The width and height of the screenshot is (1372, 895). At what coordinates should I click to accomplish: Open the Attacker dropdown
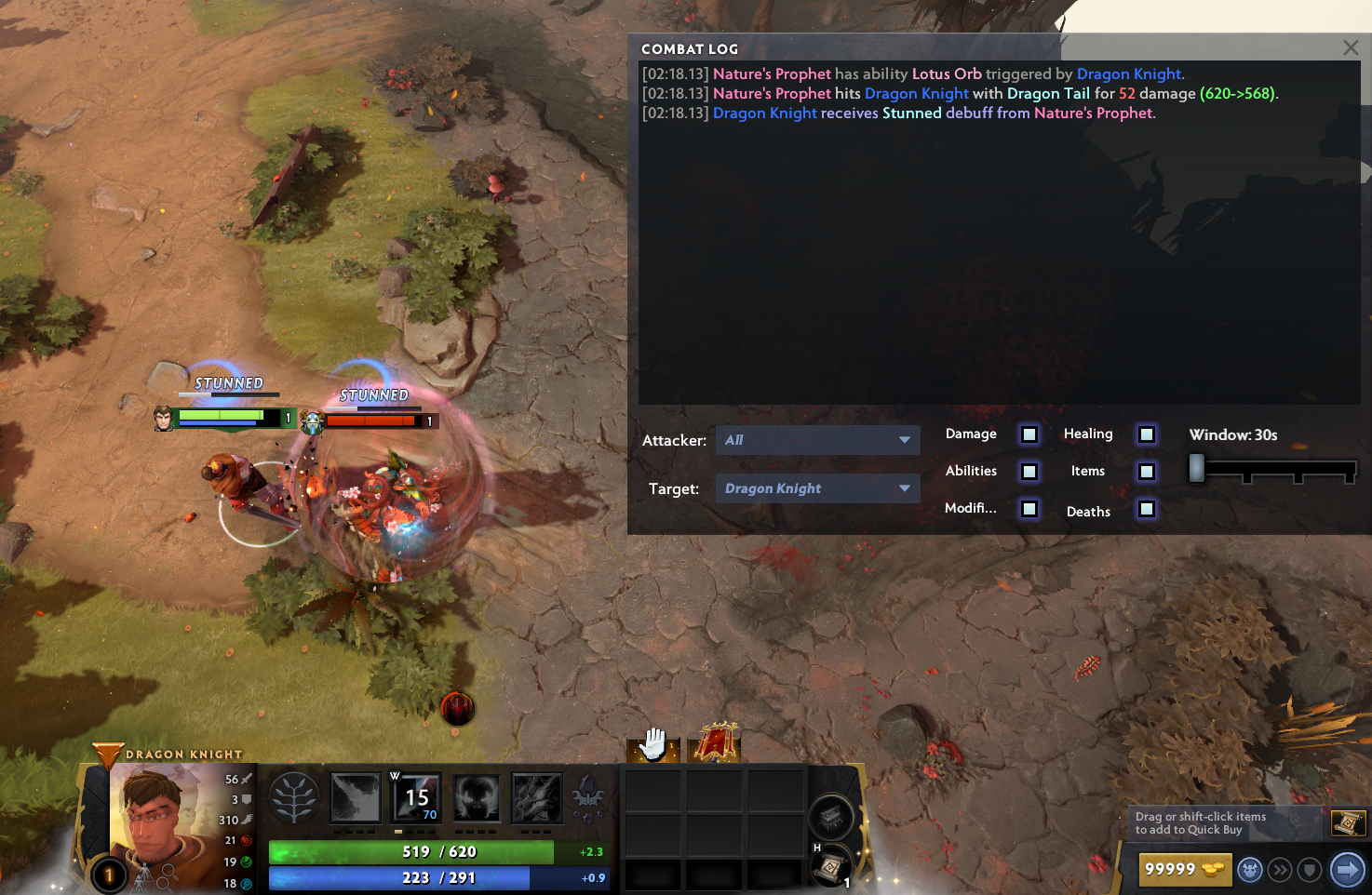817,440
